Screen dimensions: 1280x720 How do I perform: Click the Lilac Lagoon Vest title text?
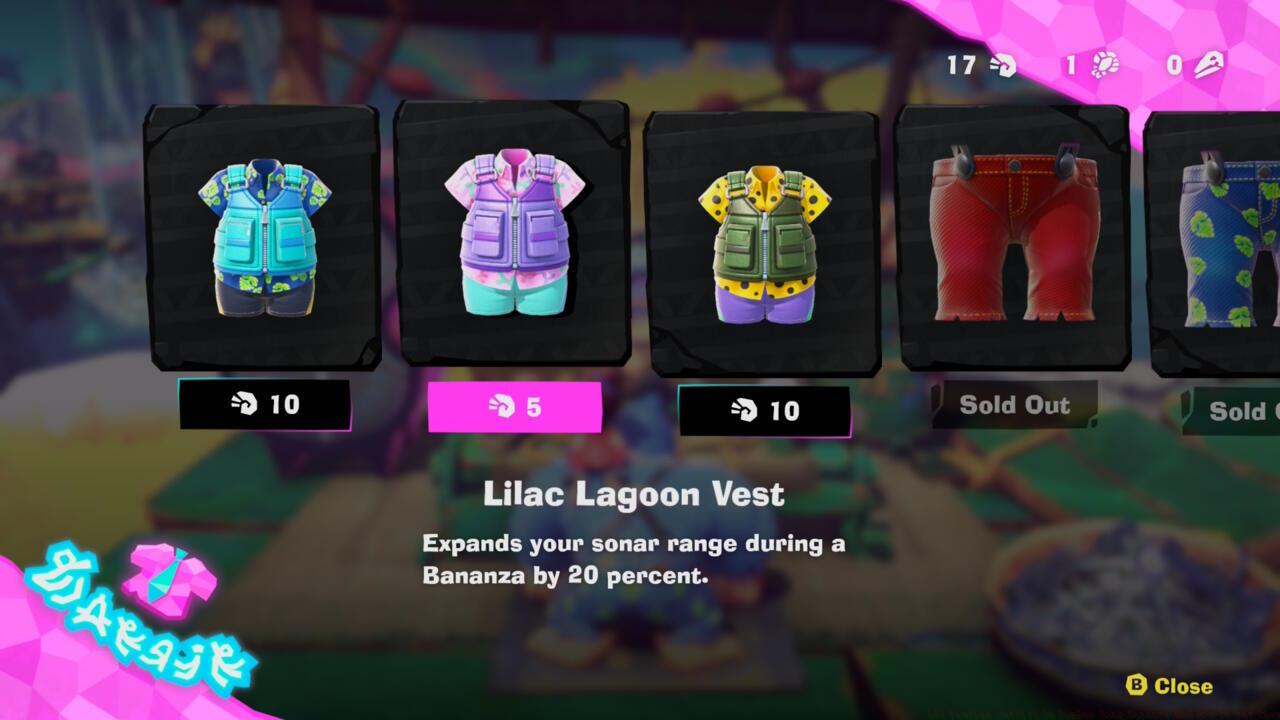click(x=633, y=493)
